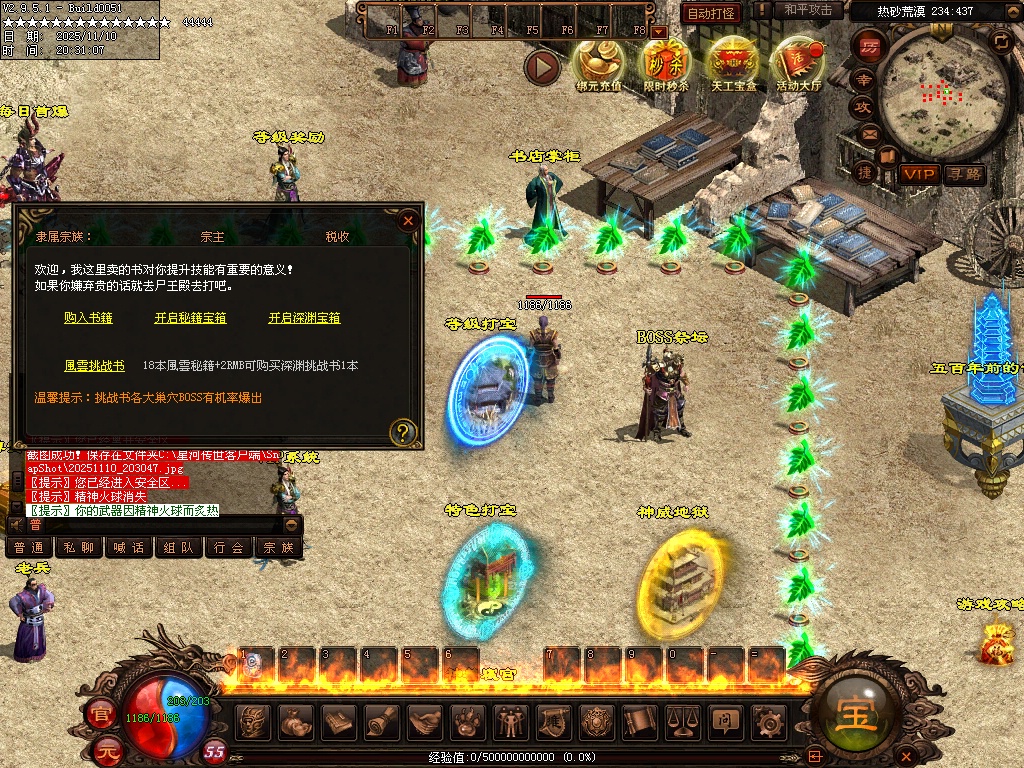Open the VIP panel

pyautogui.click(x=917, y=174)
